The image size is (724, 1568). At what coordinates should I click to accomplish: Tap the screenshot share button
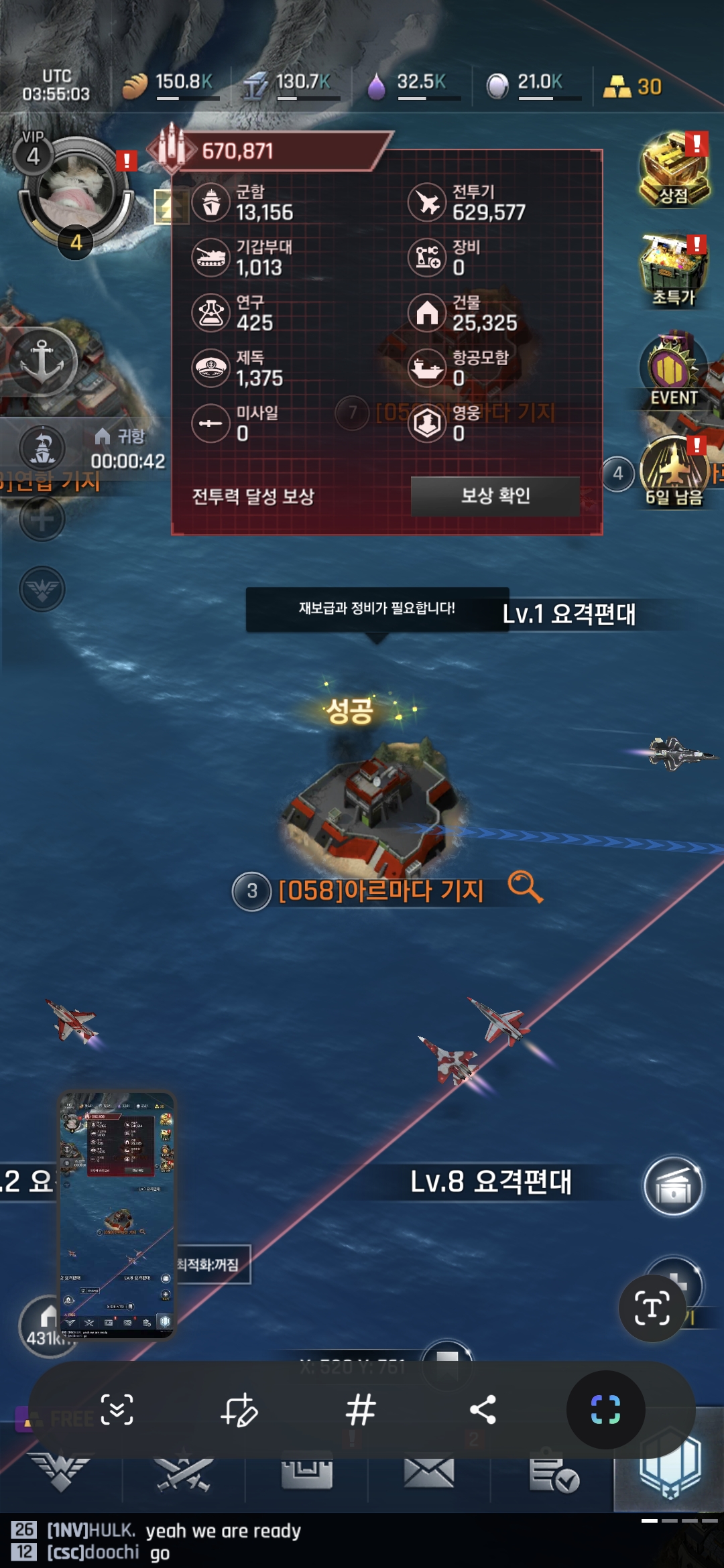(483, 1409)
